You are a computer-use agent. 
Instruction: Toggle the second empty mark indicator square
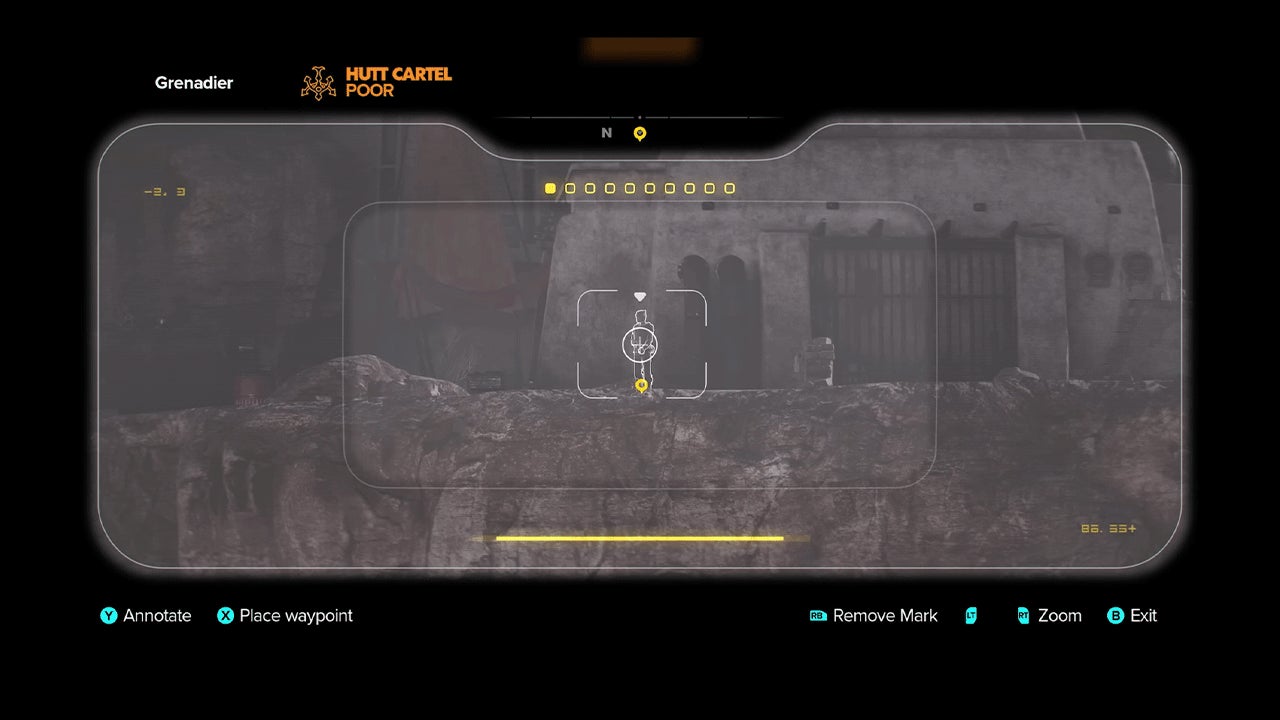pyautogui.click(x=570, y=188)
